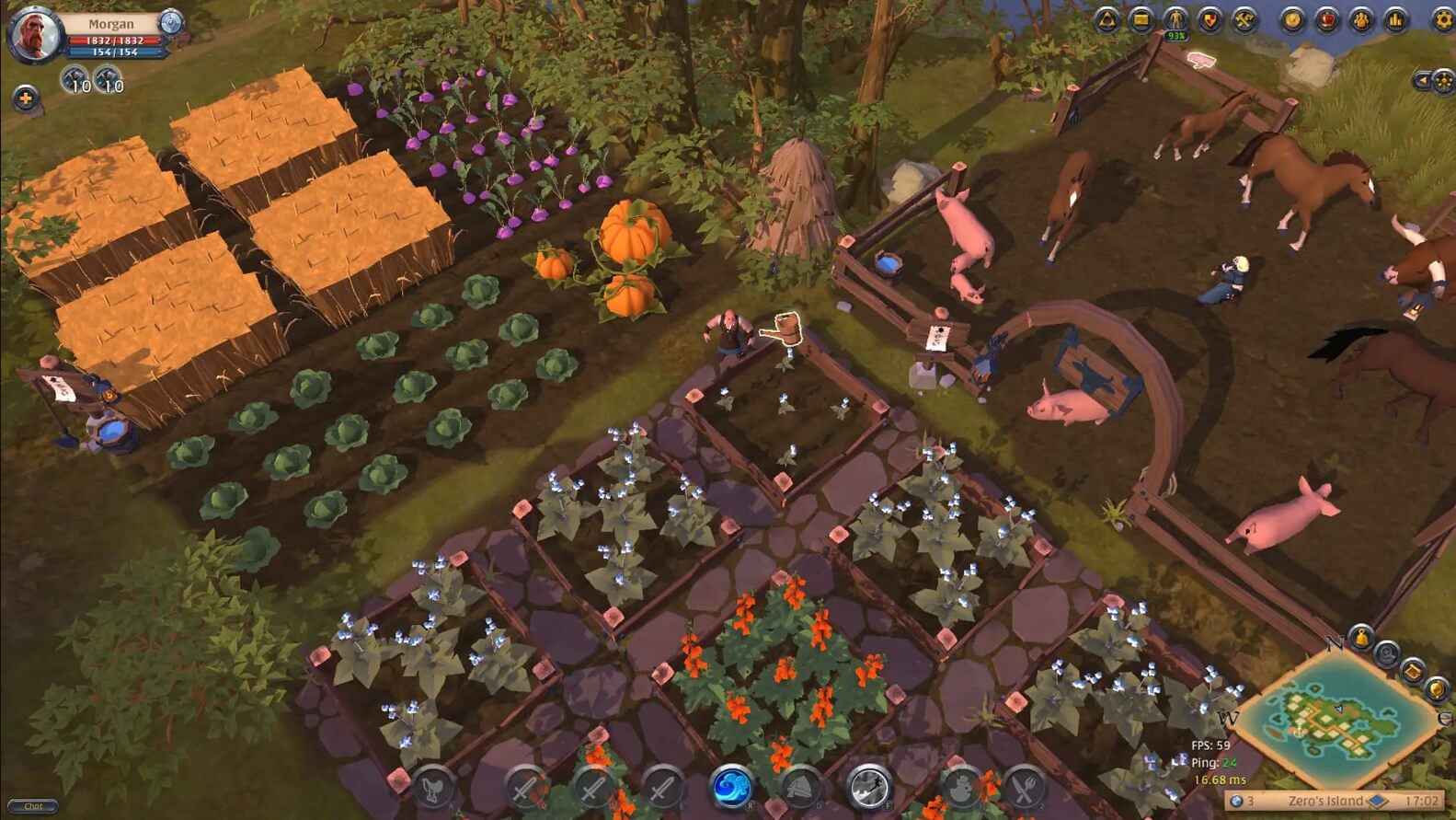Click the bell icon above the minimap
Image resolution: width=1456 pixels, height=820 pixels.
point(1360,637)
